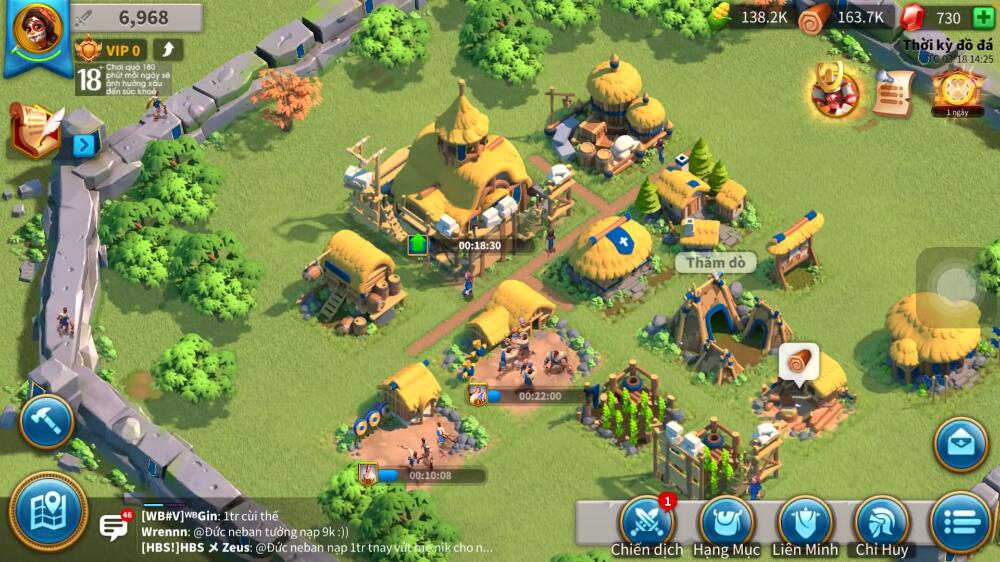Image resolution: width=1000 pixels, height=562 pixels.
Task: Open the samurai helmet event icon
Action: tap(835, 91)
